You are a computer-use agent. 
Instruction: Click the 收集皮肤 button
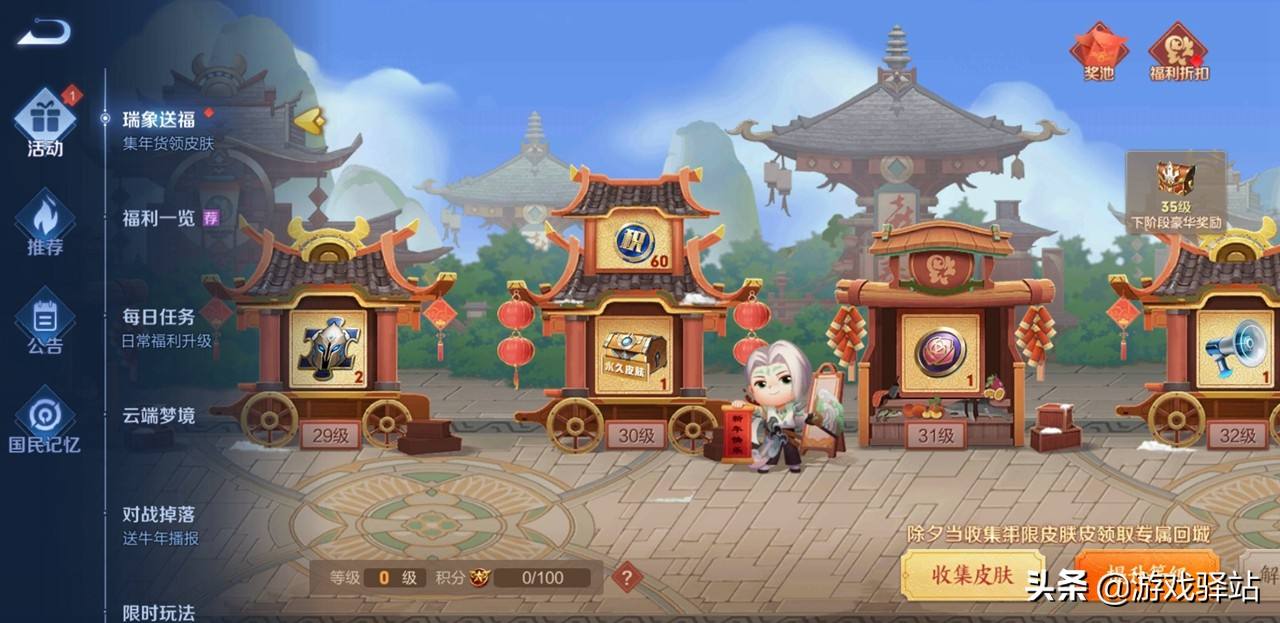(x=972, y=575)
